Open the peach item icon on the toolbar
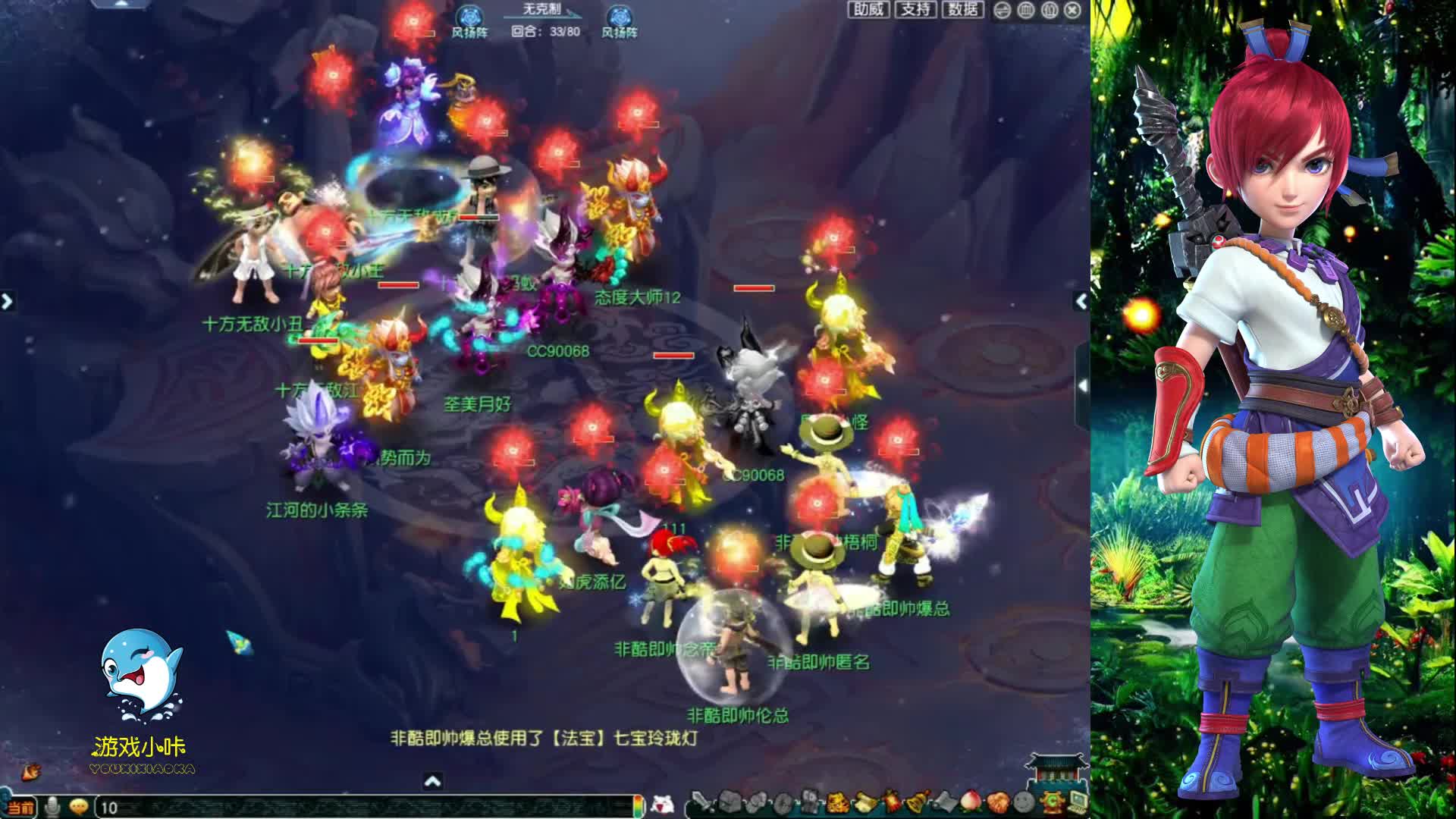 click(x=971, y=802)
